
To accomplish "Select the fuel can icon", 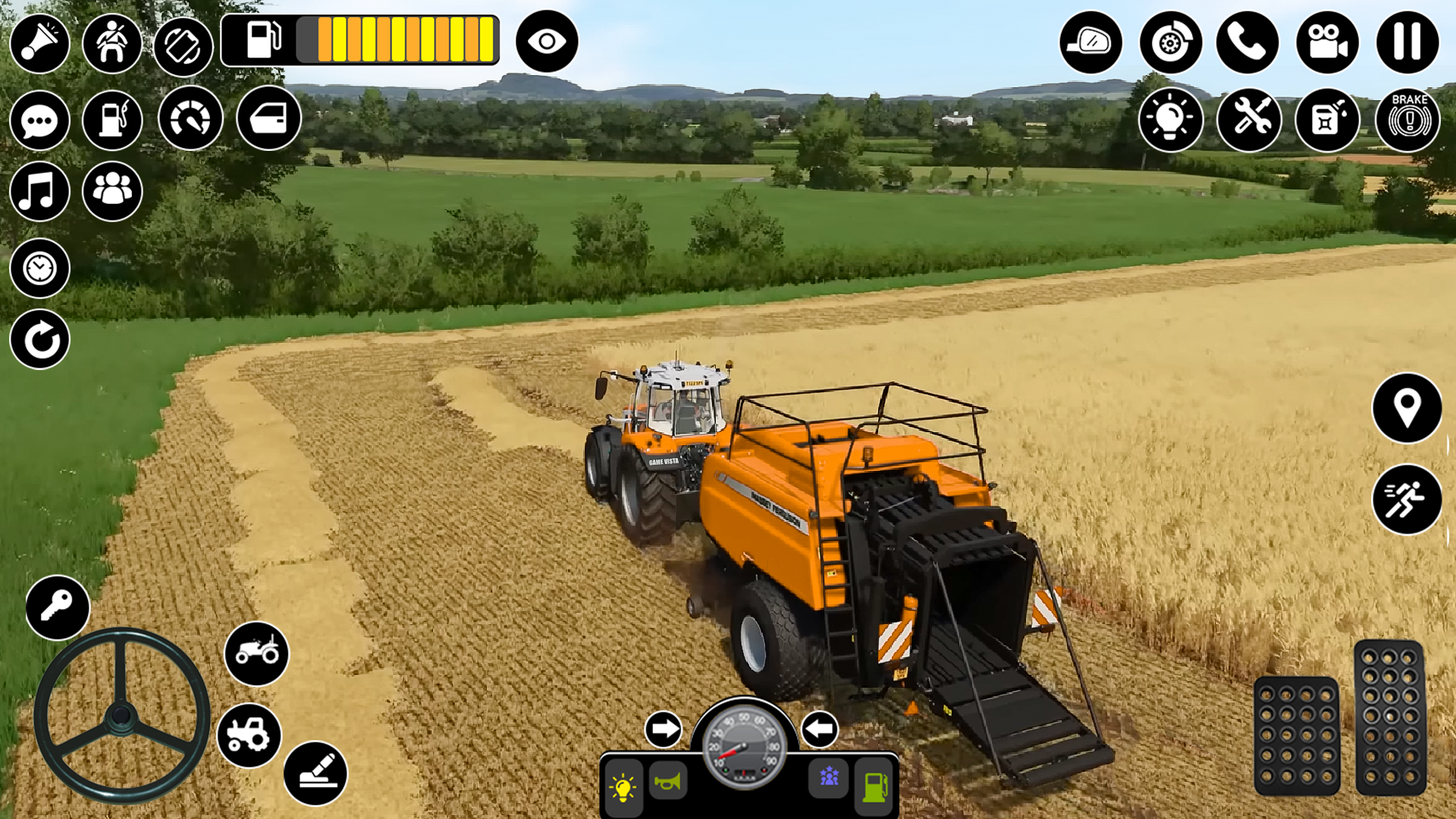I will point(1328,119).
